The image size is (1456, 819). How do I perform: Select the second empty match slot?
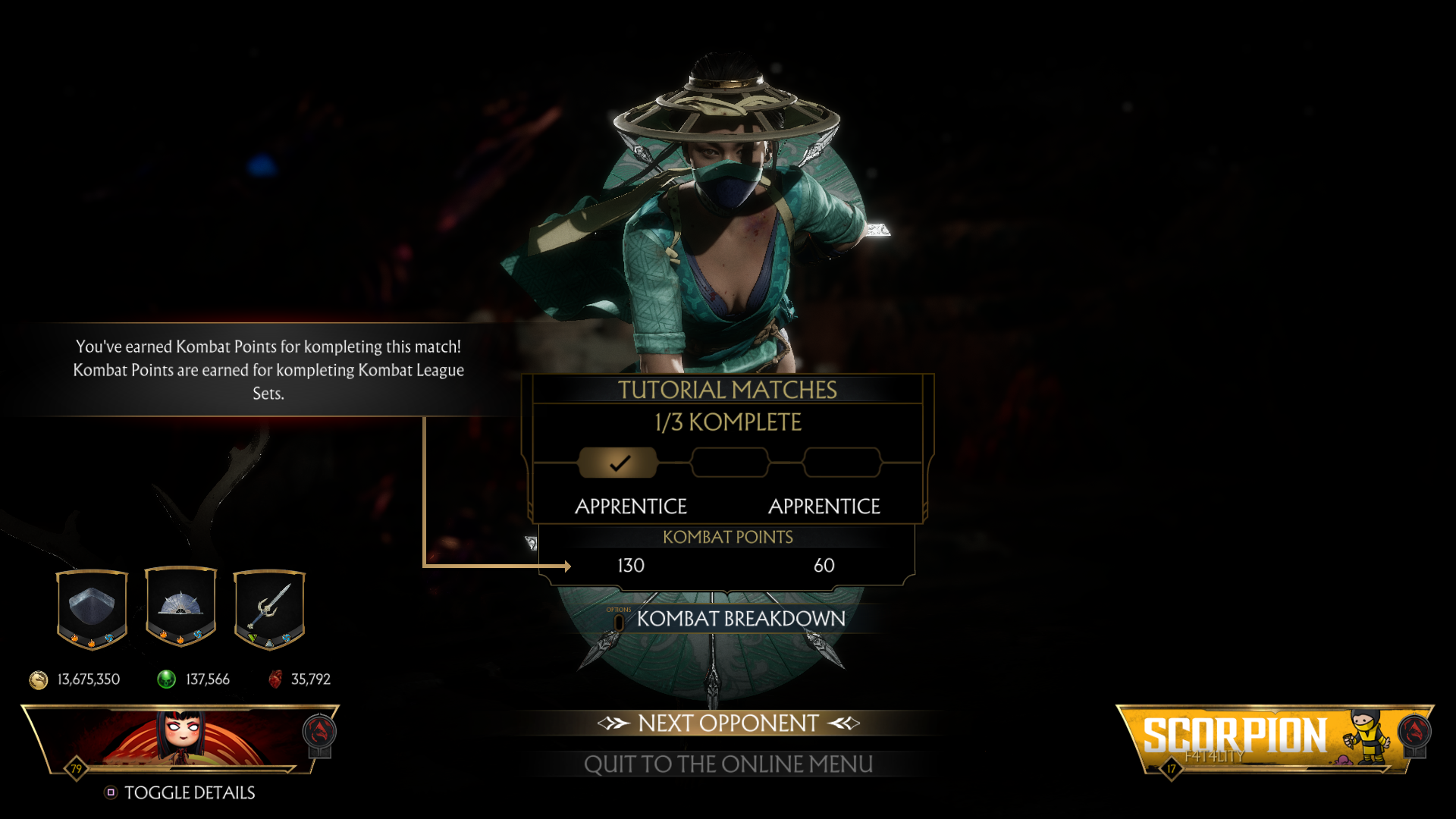click(729, 461)
